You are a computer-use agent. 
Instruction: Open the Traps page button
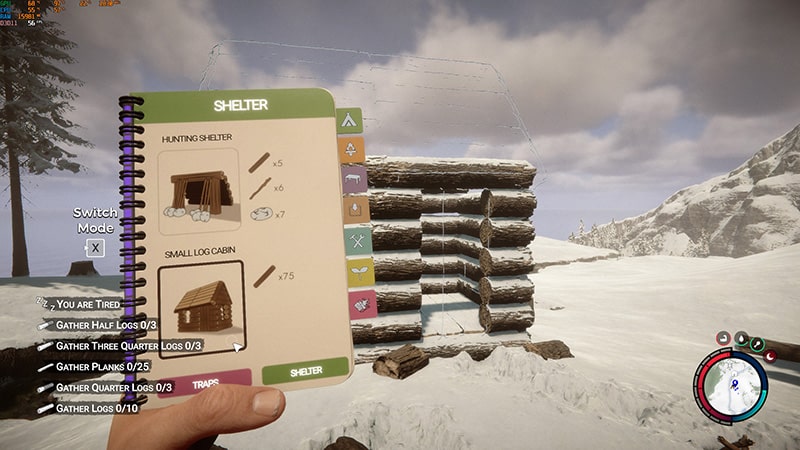coord(204,382)
